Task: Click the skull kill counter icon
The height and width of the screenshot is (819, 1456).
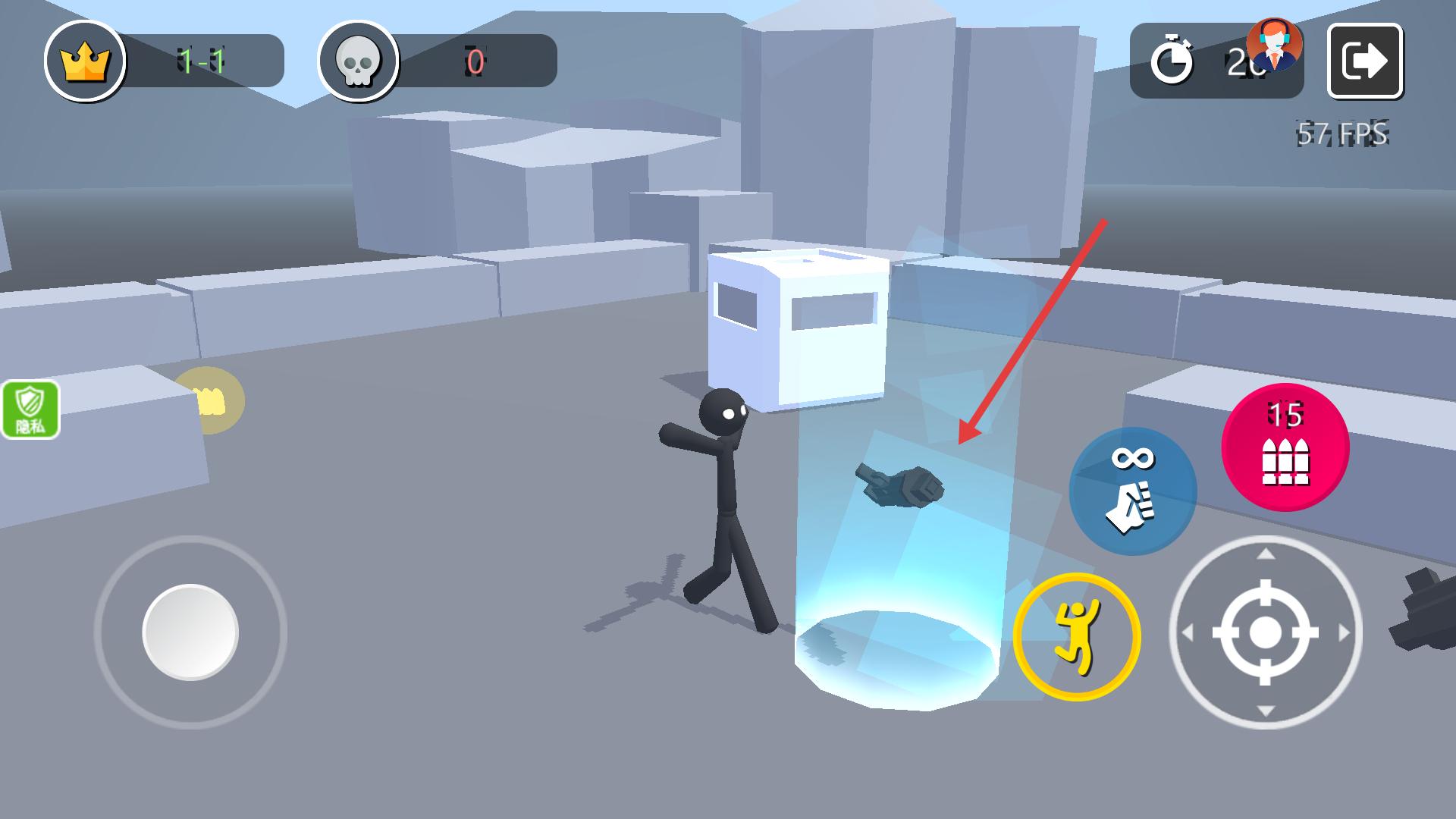Action: click(x=358, y=61)
